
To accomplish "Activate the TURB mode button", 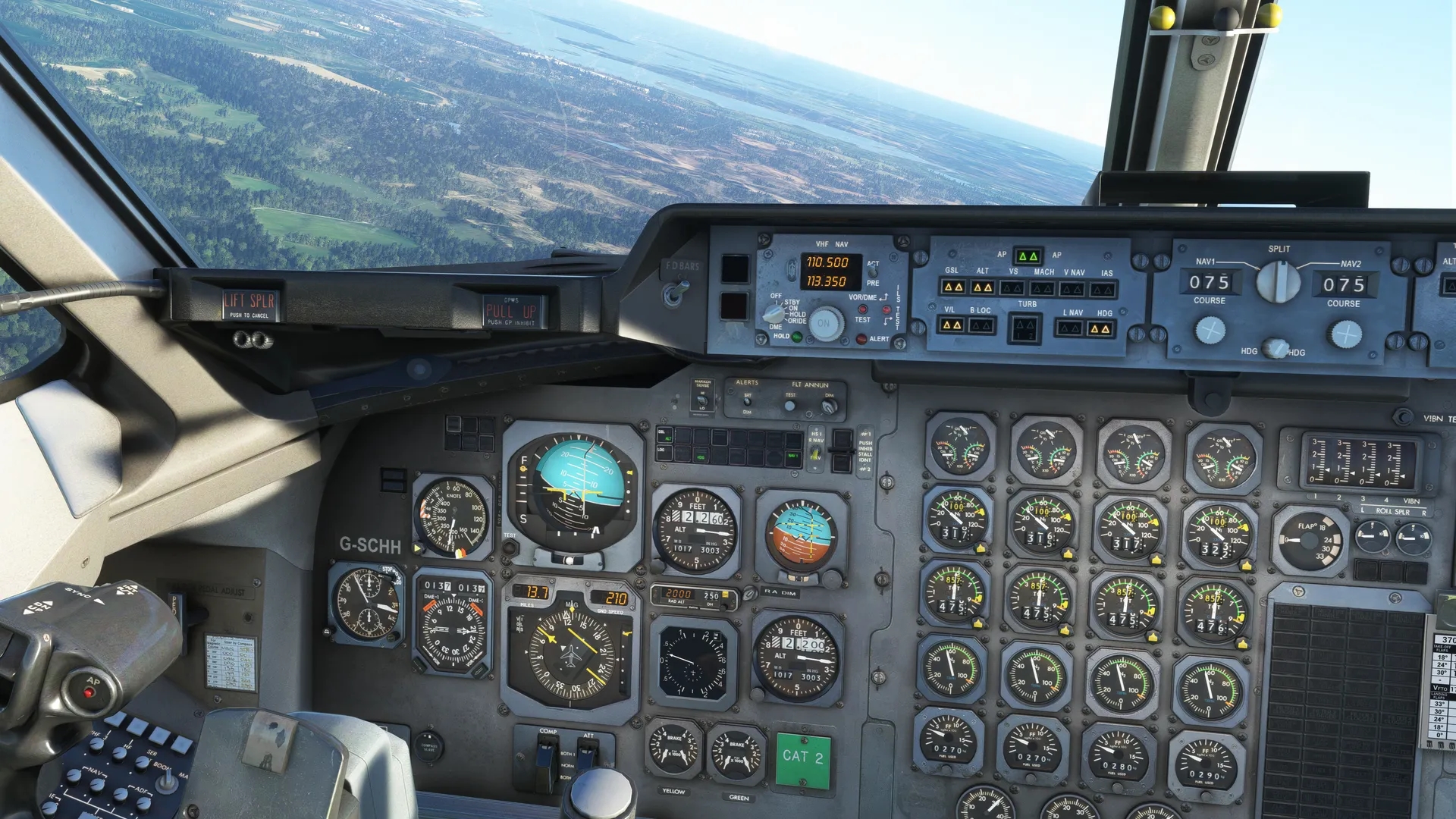I will click(x=1025, y=328).
